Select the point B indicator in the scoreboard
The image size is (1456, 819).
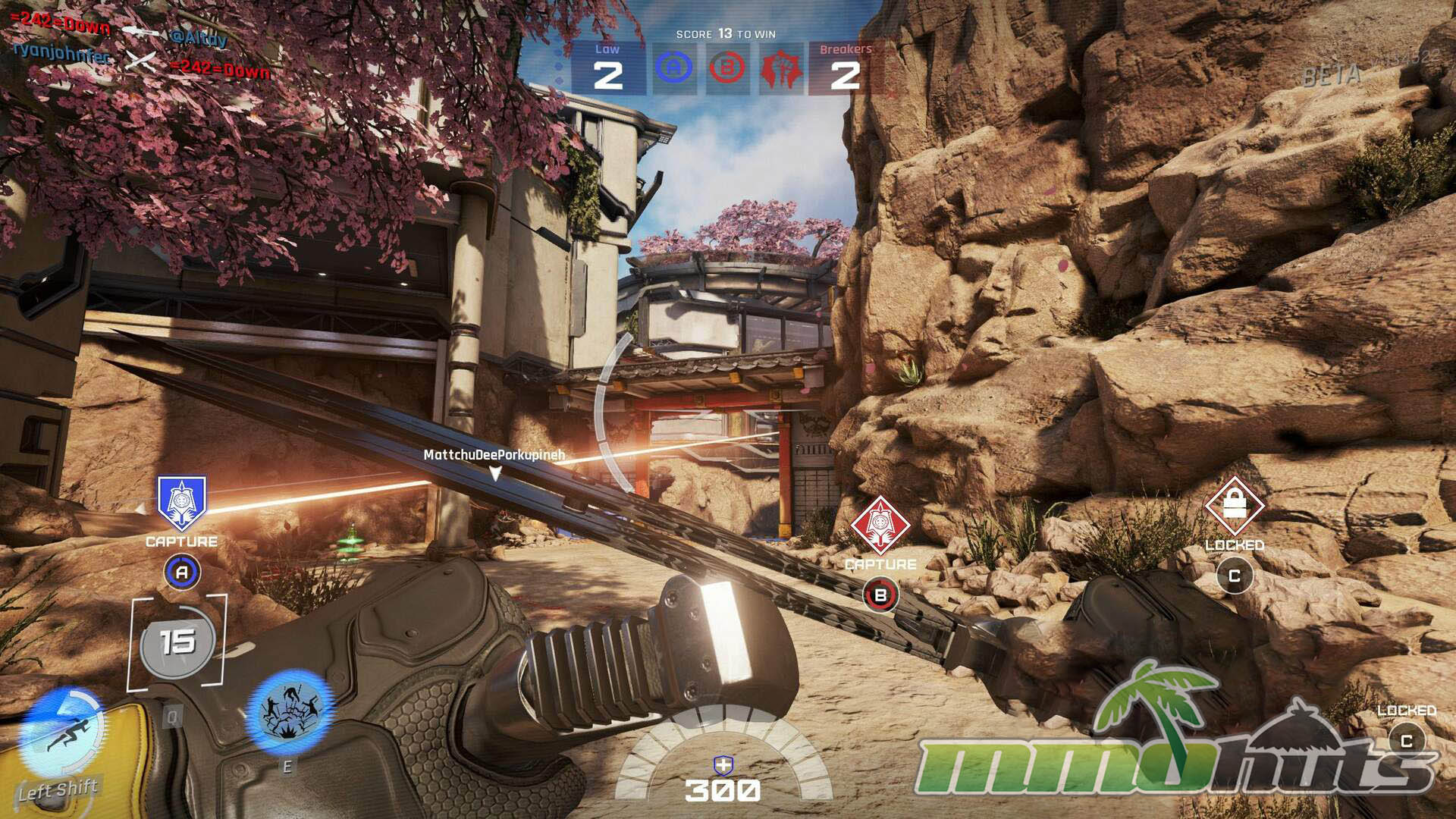point(726,69)
